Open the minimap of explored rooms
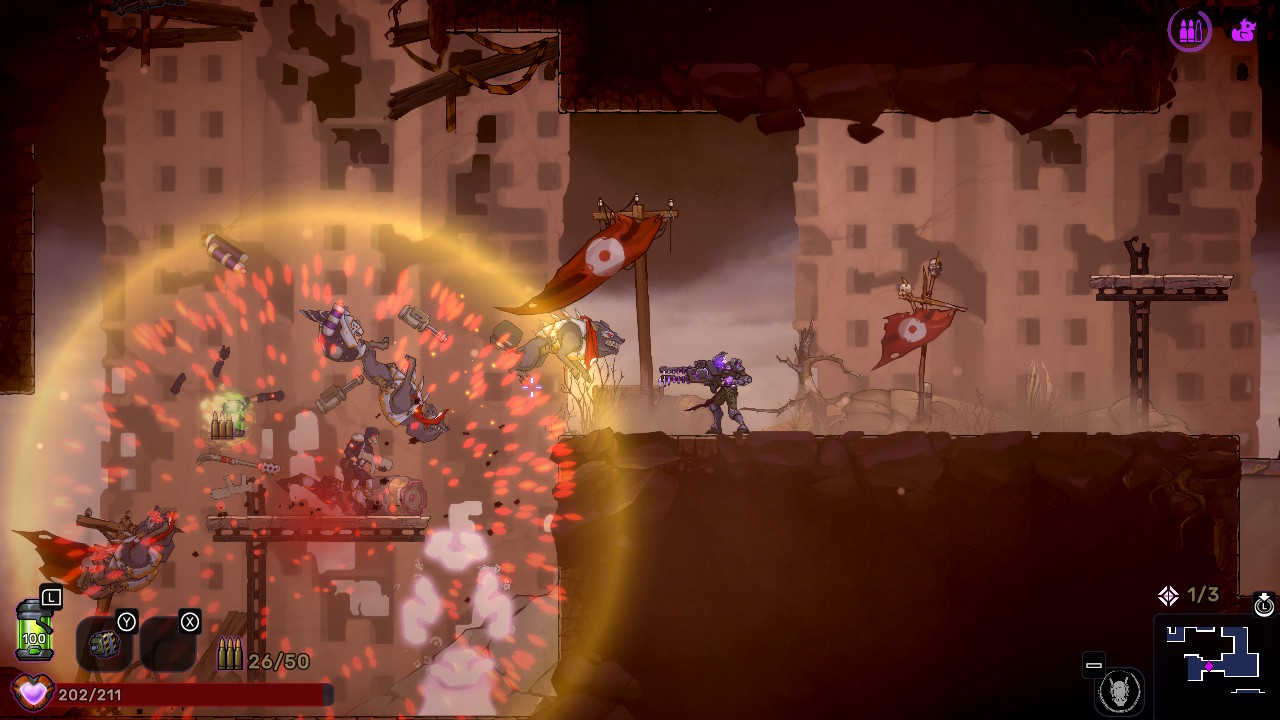Screen dimensions: 1280x720 tap(1214, 656)
